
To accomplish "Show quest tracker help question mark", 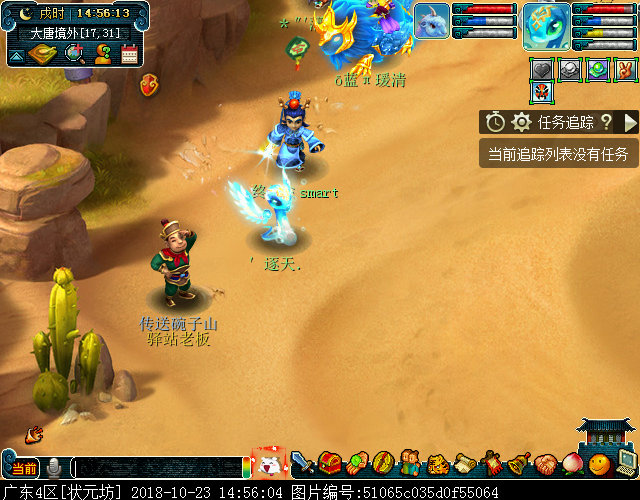I will tap(606, 122).
